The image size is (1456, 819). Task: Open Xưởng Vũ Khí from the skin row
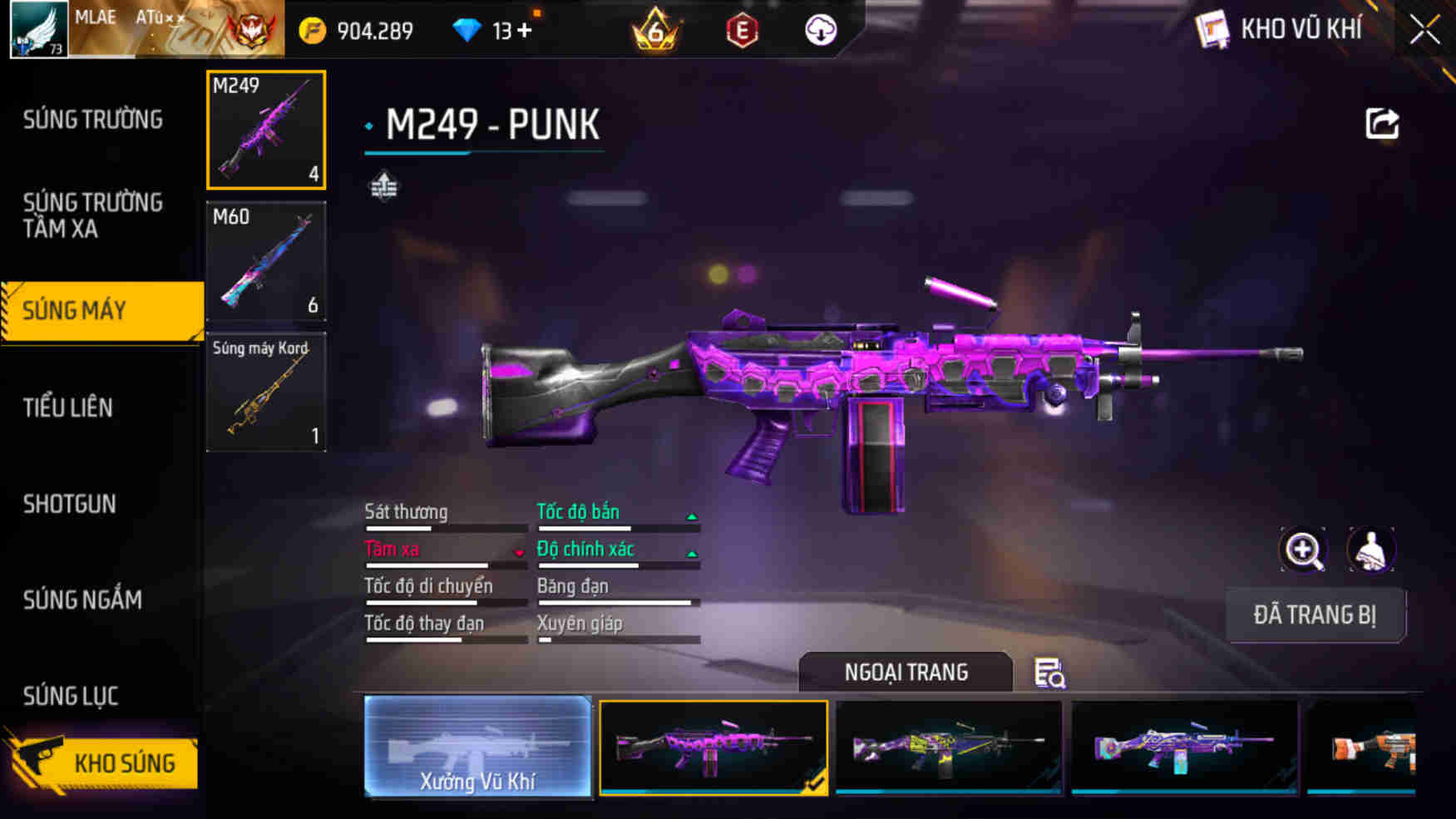click(478, 748)
